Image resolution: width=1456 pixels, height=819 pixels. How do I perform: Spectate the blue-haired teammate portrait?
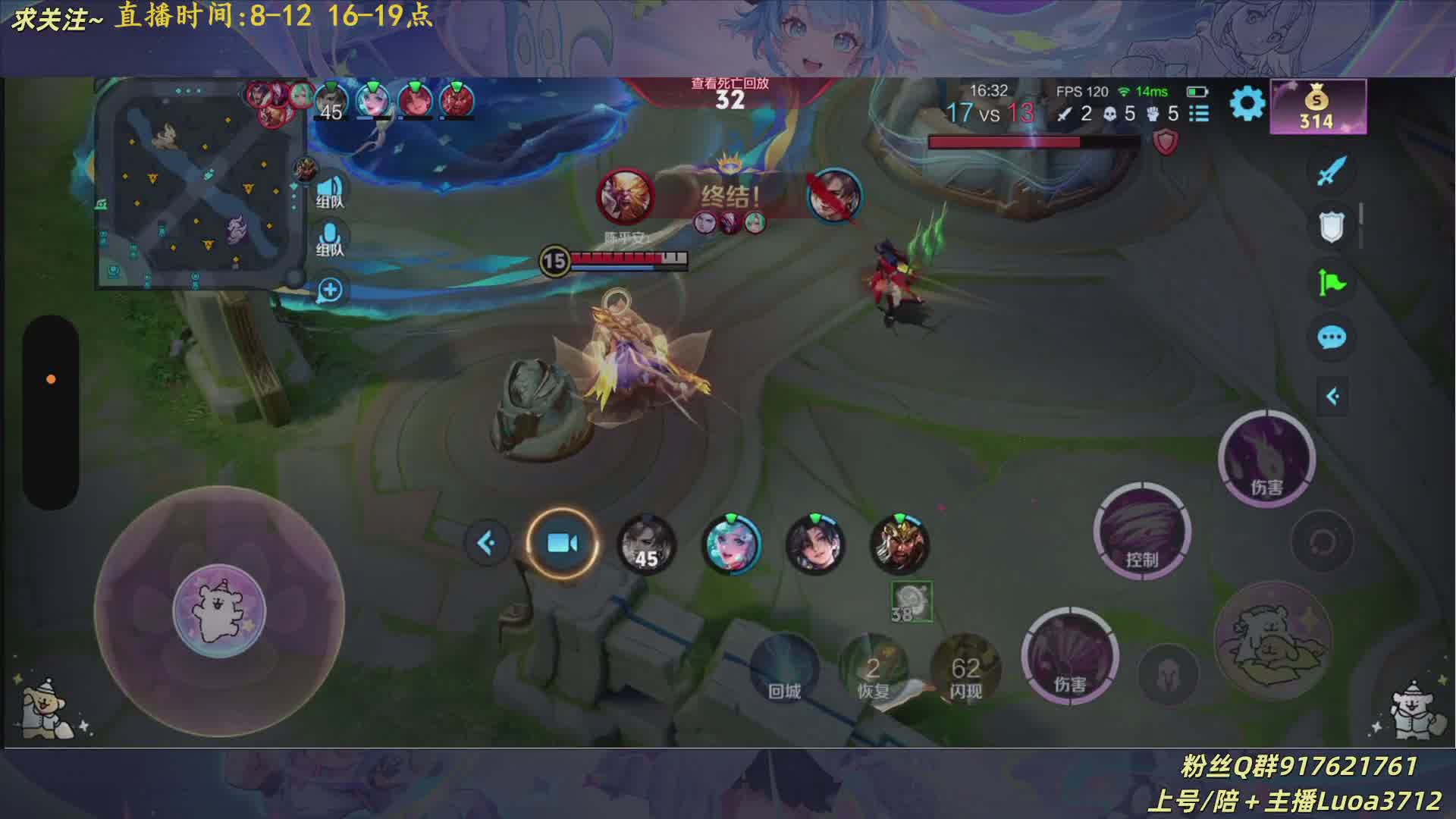point(731,544)
